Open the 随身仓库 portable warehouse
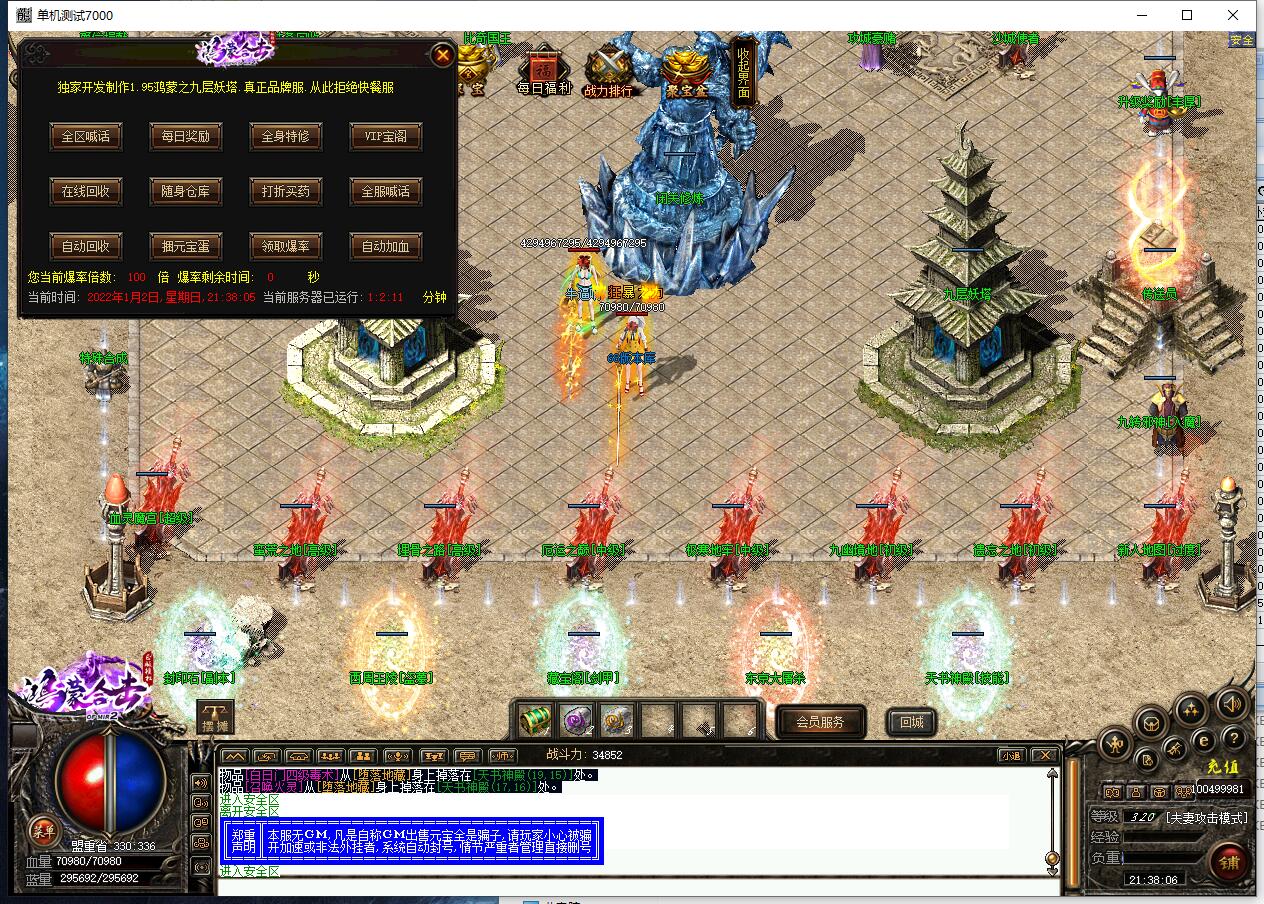The width and height of the screenshot is (1264, 904). [x=185, y=191]
